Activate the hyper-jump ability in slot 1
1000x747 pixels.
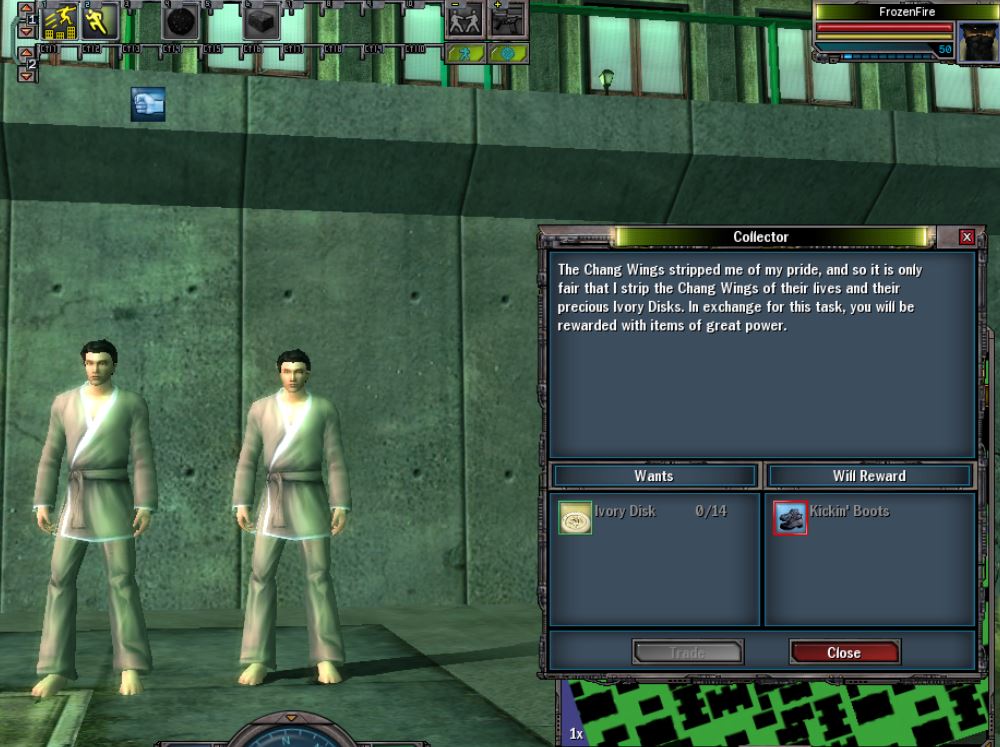[61, 20]
